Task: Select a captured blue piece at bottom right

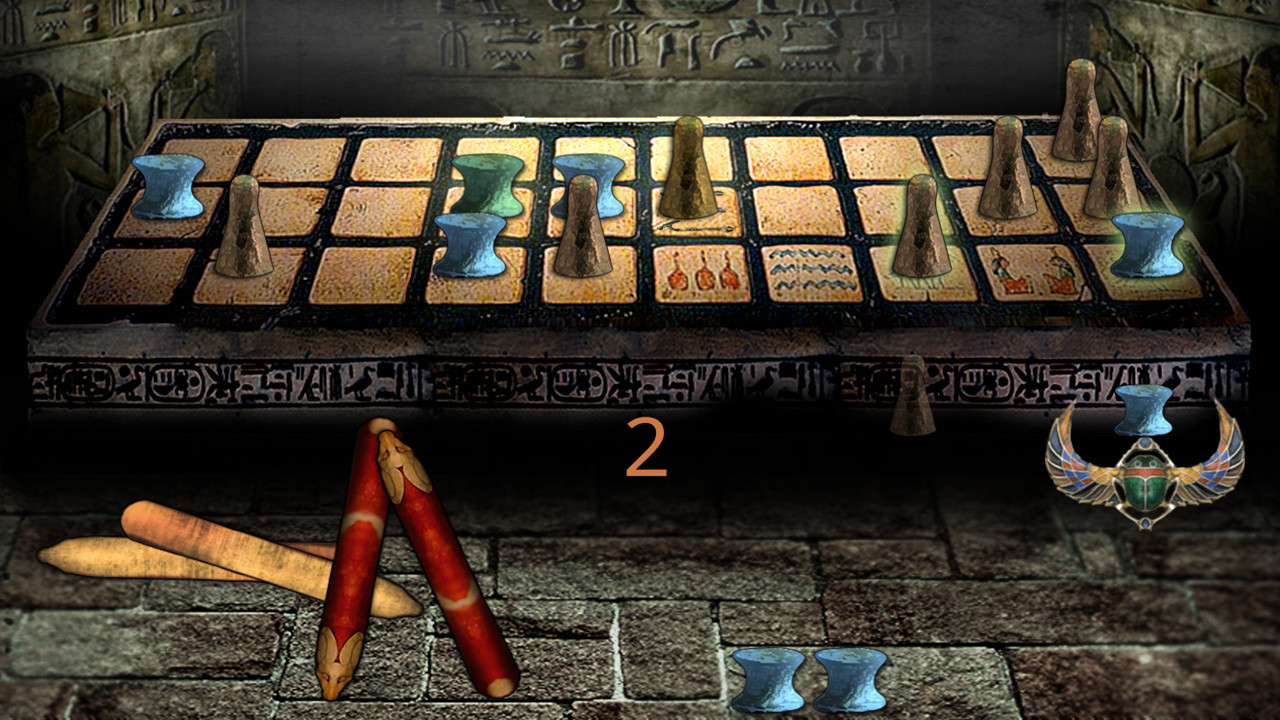Action: click(765, 680)
